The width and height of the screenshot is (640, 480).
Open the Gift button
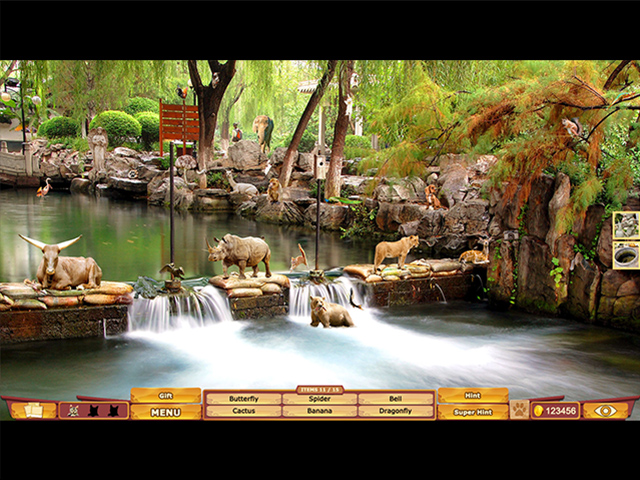[166, 396]
